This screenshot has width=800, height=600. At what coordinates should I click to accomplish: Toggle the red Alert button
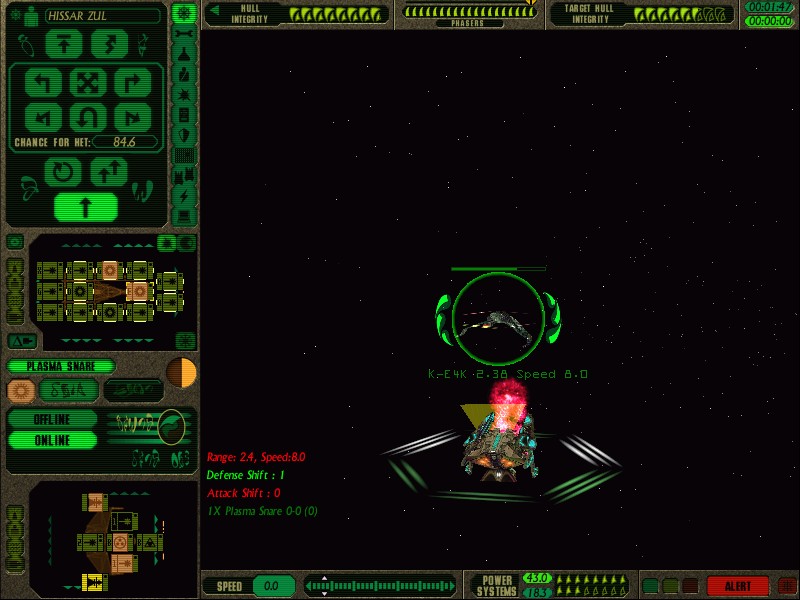point(737,586)
